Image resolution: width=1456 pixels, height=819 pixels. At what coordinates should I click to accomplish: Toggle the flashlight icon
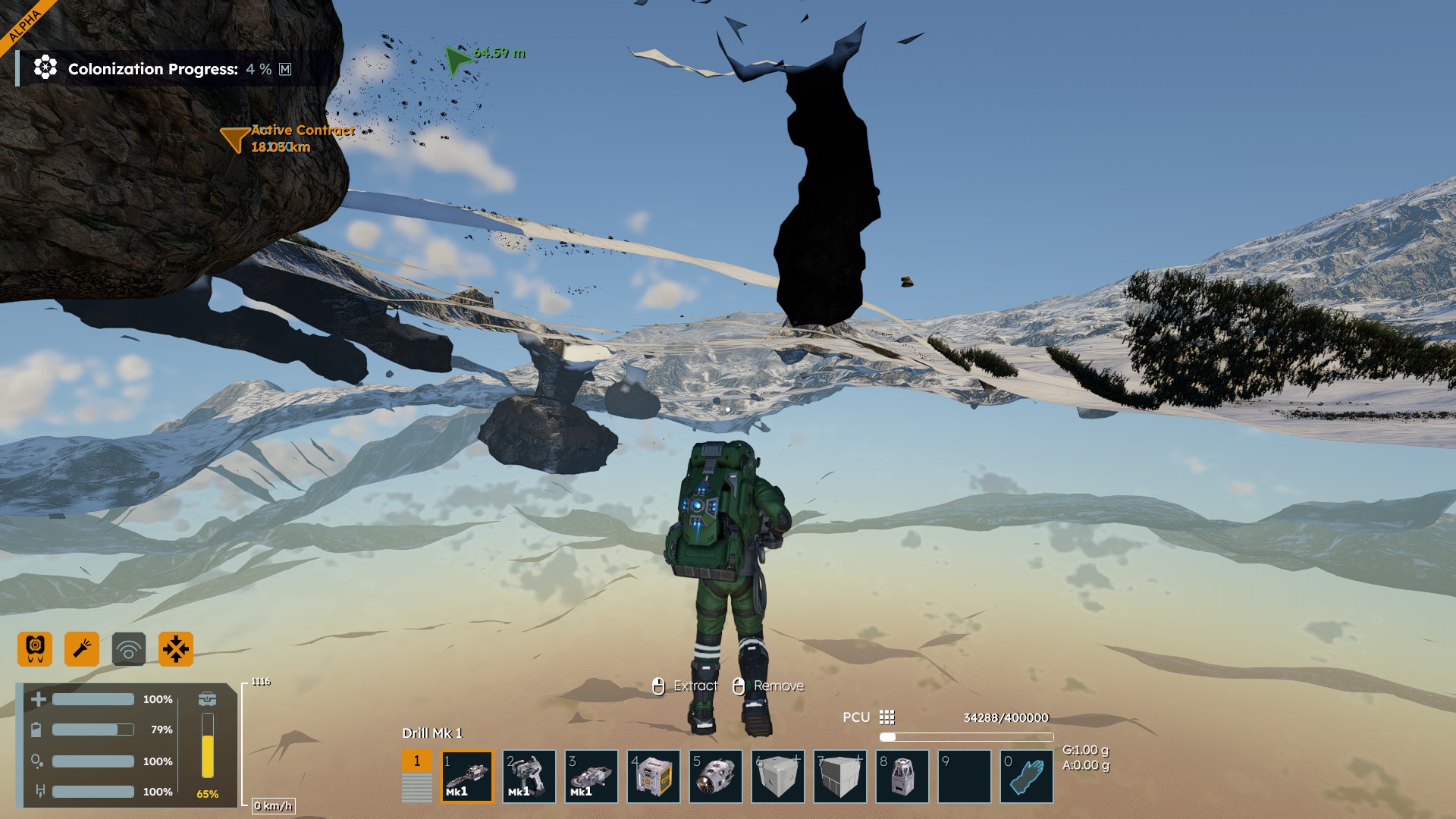click(82, 649)
